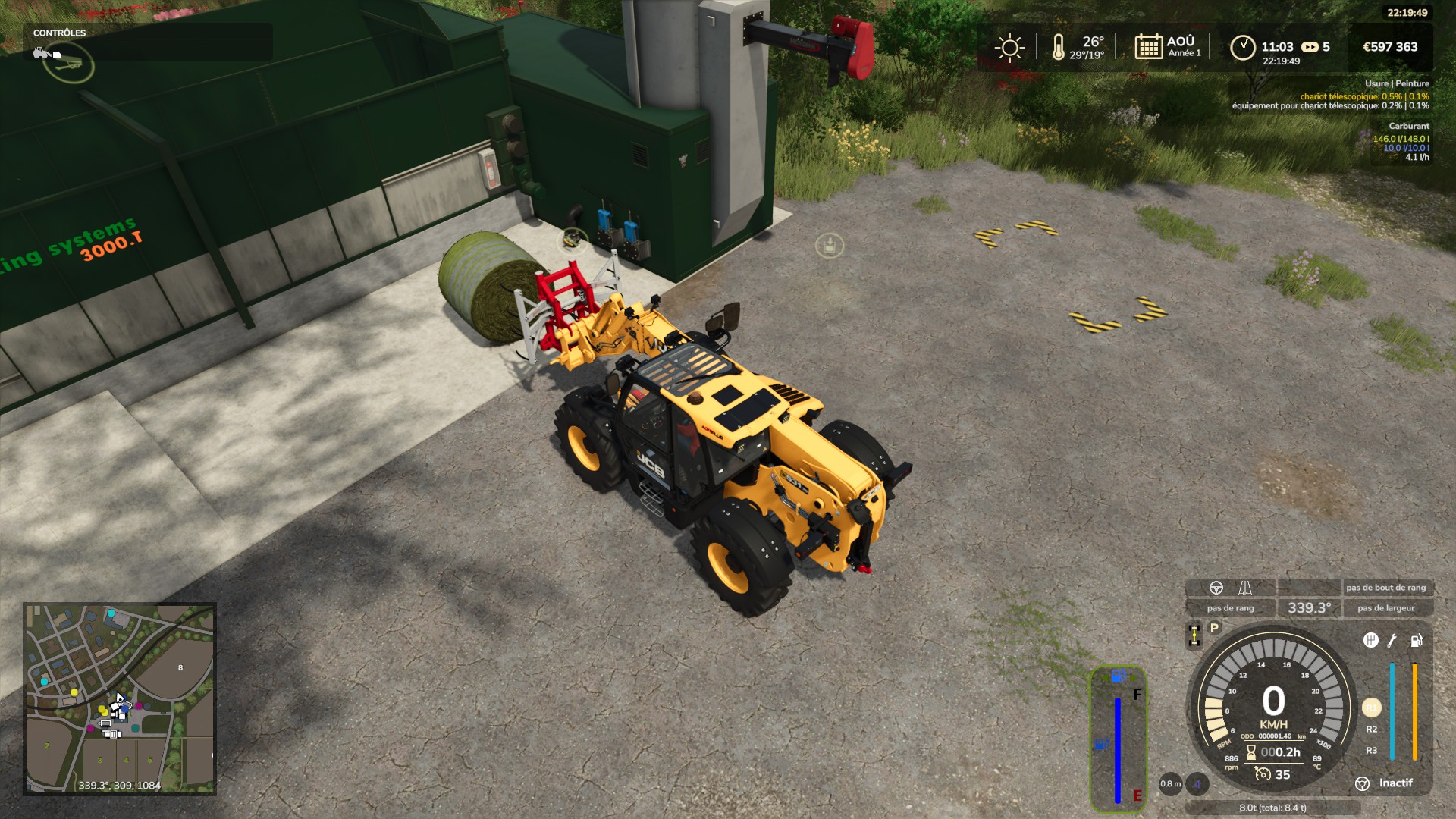Open the sunny weather forecast icon
This screenshot has height=819, width=1456.
[x=1009, y=48]
